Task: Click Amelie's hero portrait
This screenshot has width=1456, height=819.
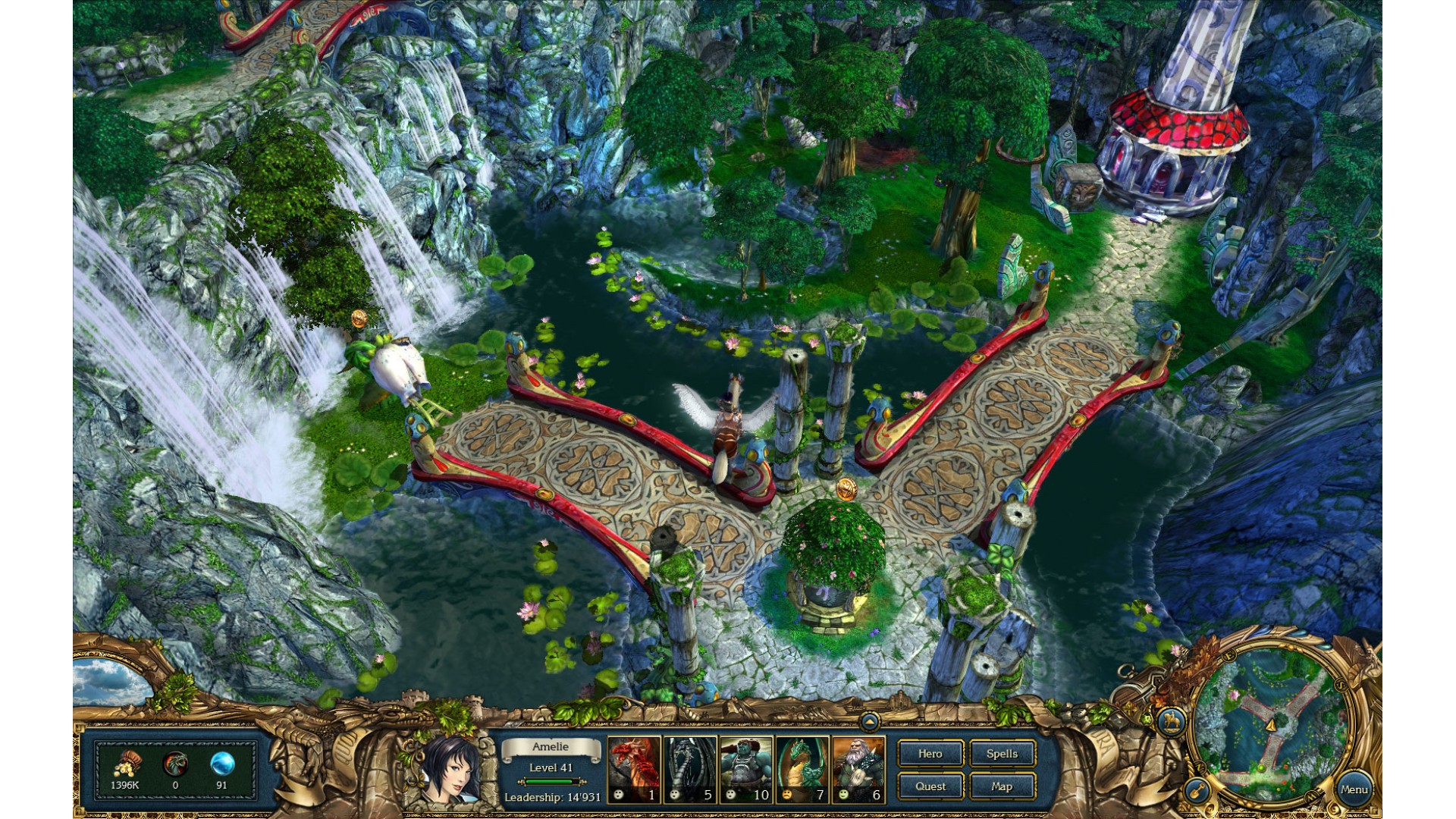Action: tap(448, 767)
